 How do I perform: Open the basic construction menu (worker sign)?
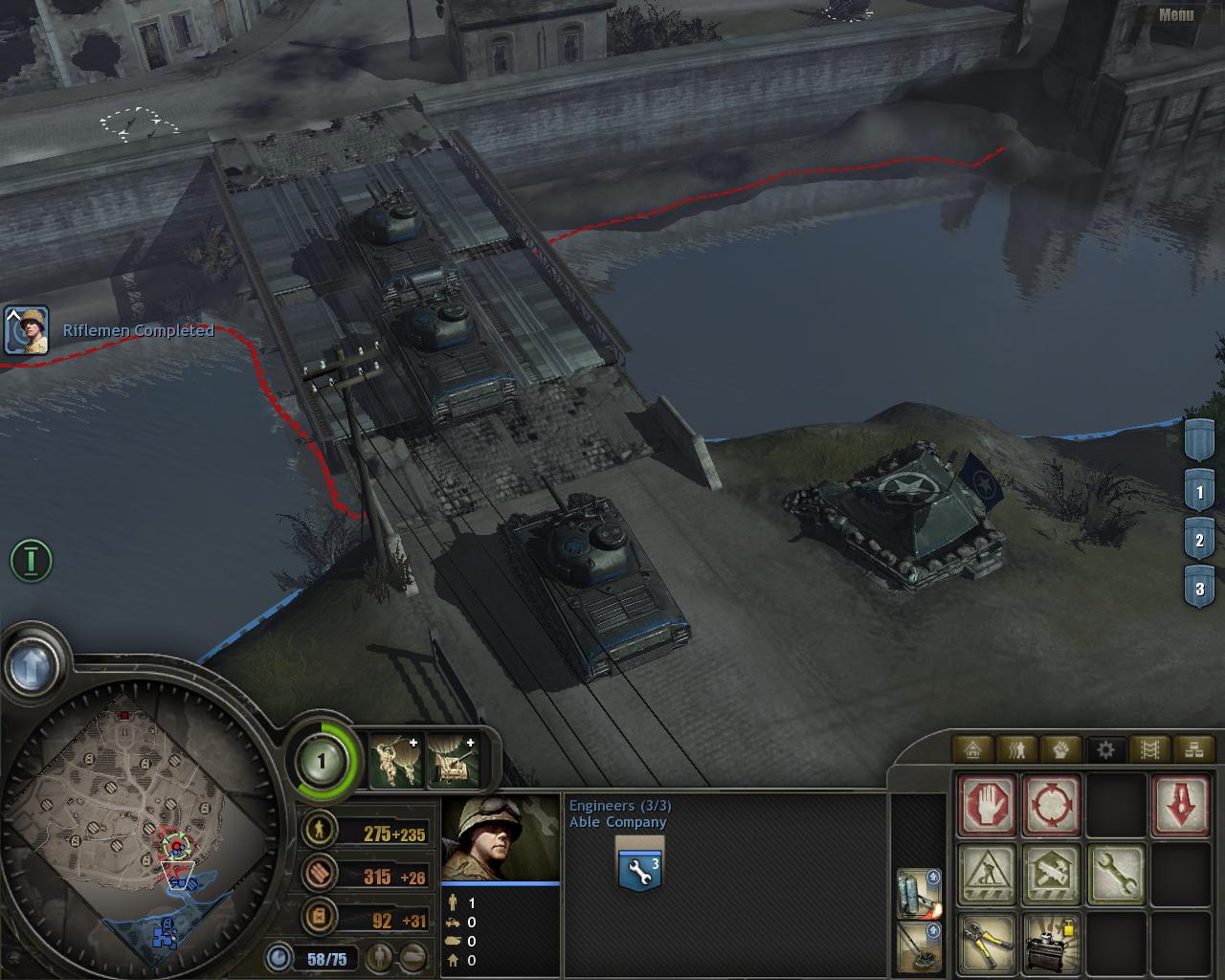click(x=988, y=874)
